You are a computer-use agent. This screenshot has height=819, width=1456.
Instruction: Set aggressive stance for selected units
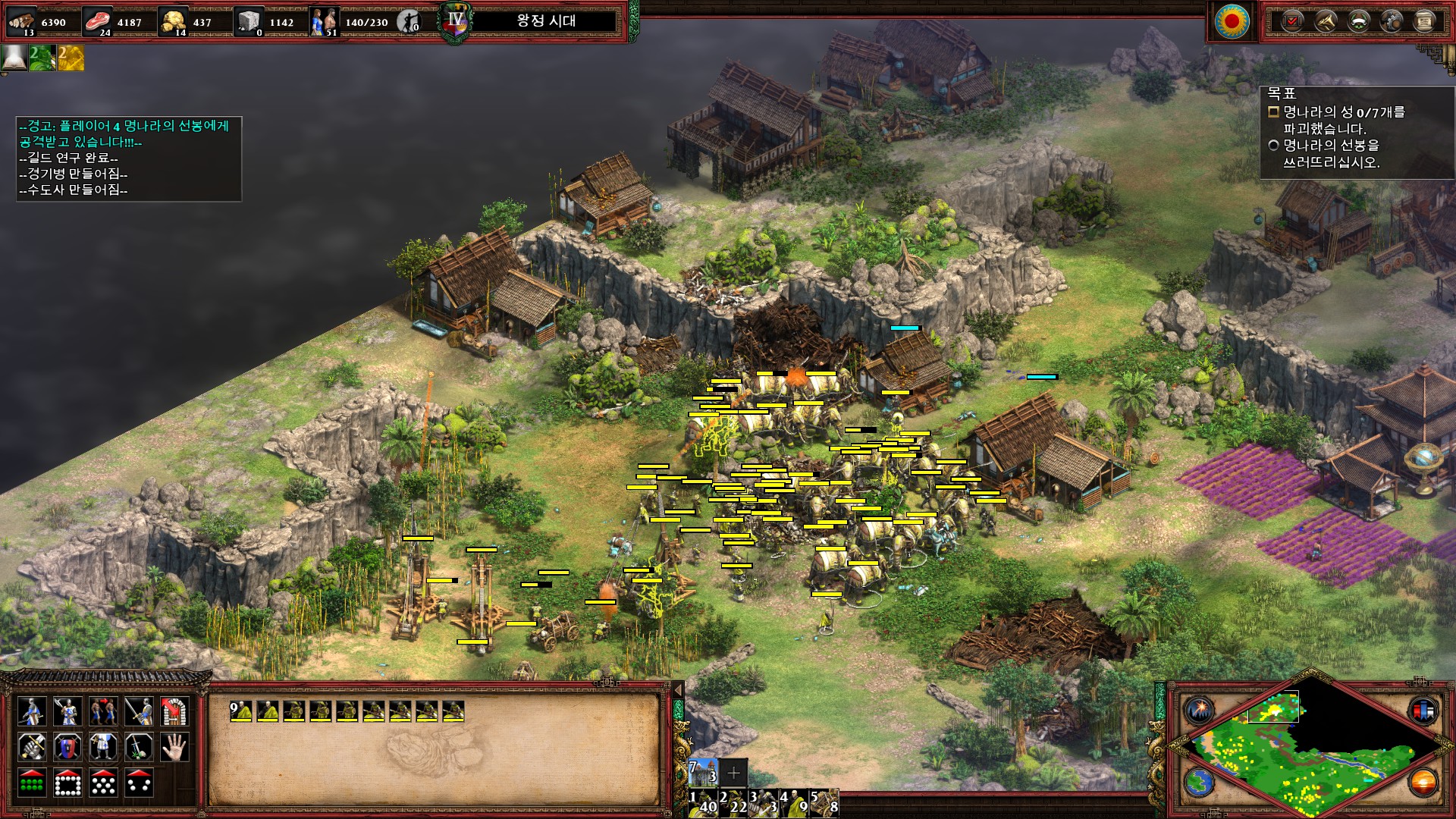tap(32, 747)
